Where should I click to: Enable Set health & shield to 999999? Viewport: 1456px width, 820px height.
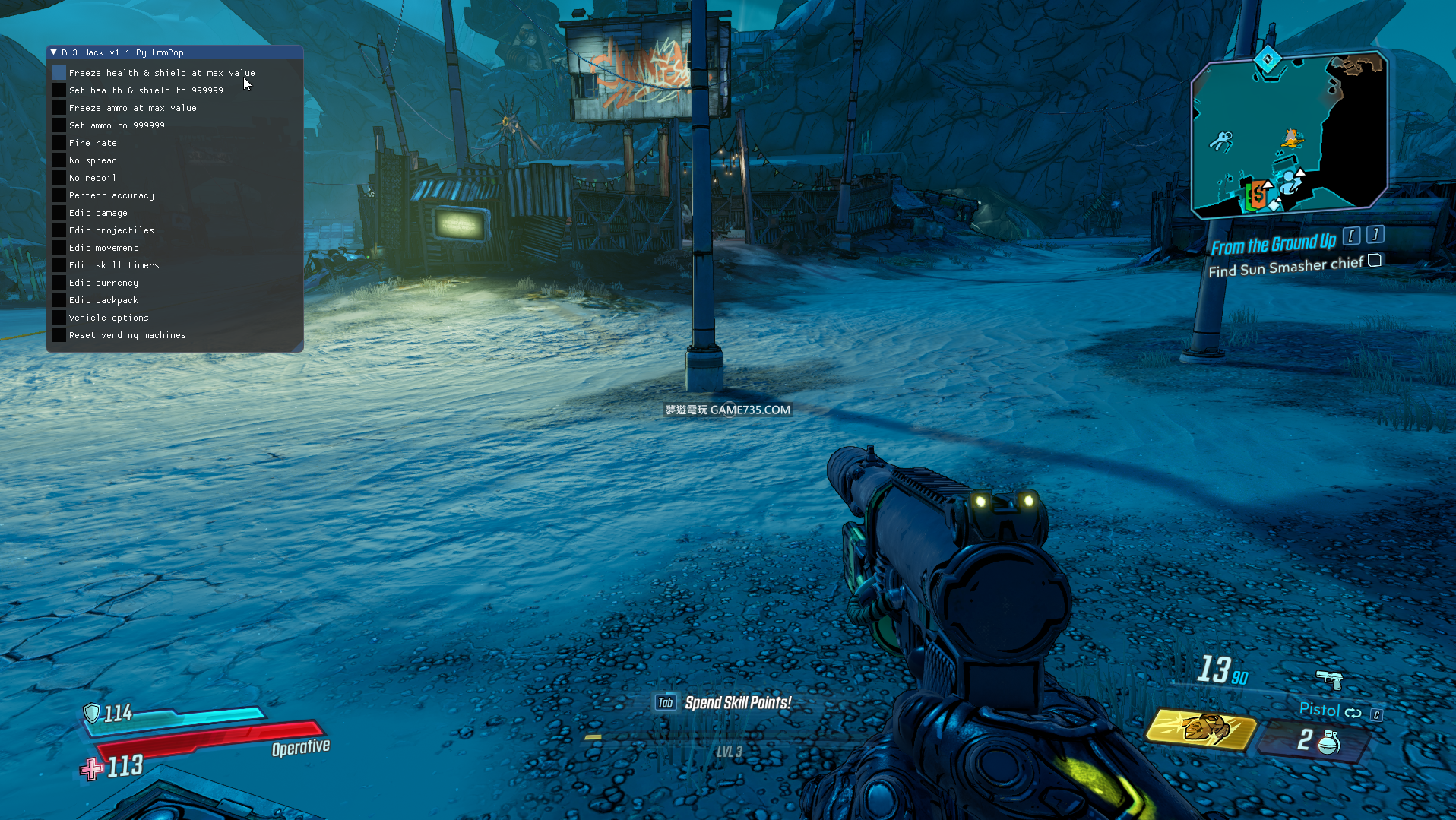coord(59,90)
